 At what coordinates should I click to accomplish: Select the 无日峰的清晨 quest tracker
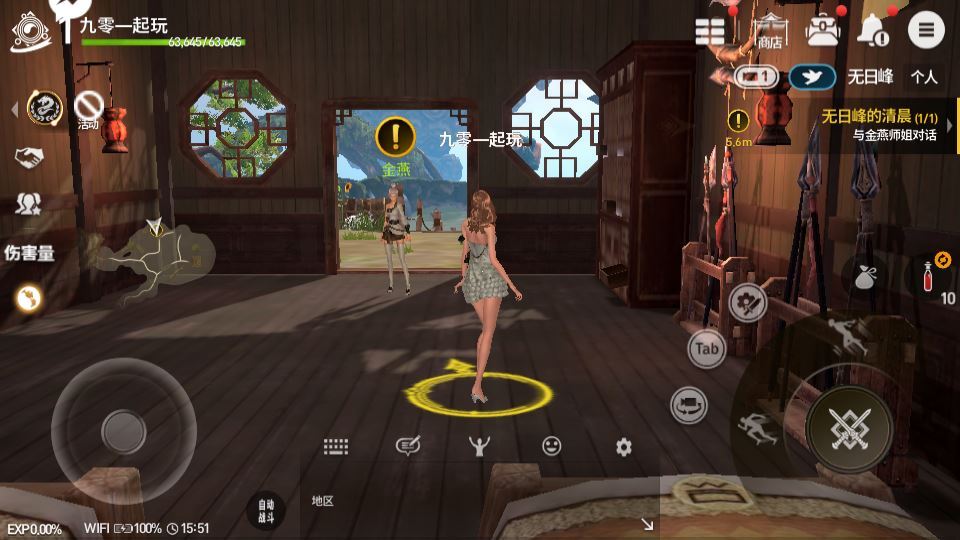[x=878, y=125]
